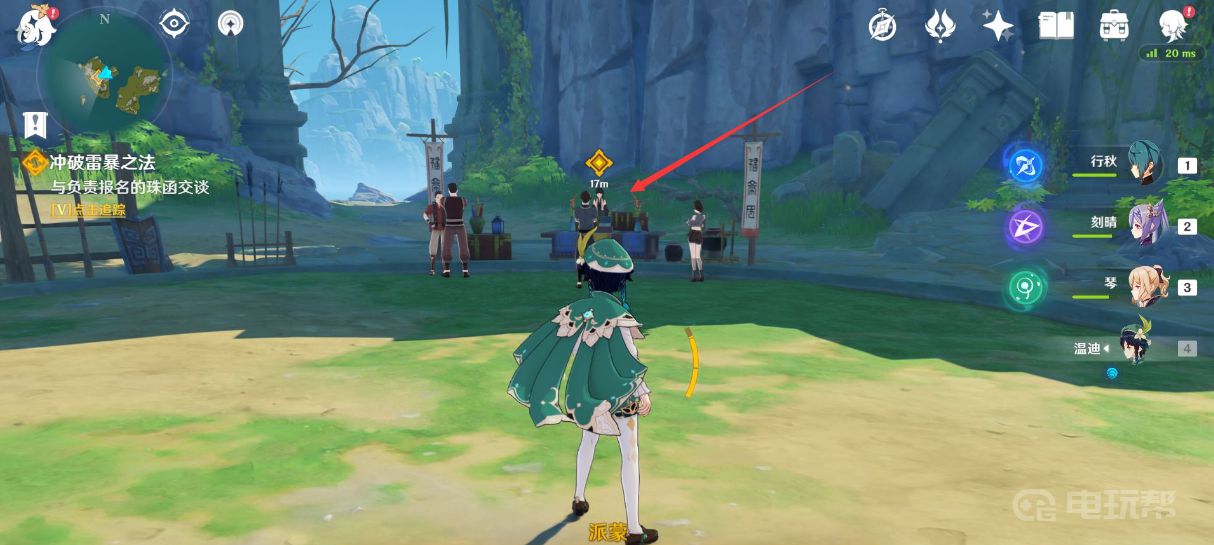
Task: Click the crosshair target icon beside minimap
Action: [174, 23]
